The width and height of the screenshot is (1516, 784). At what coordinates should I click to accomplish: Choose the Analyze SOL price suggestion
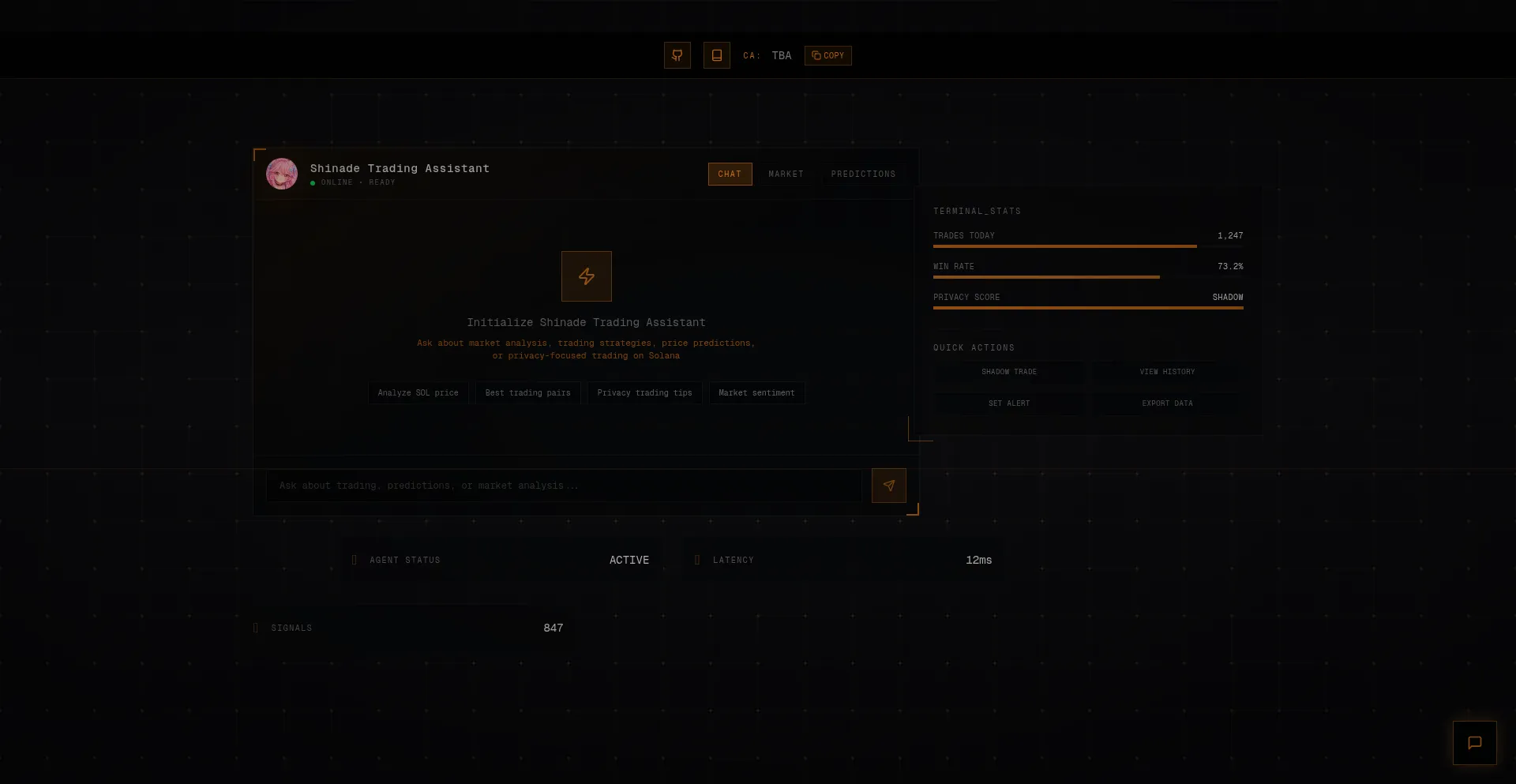[418, 393]
